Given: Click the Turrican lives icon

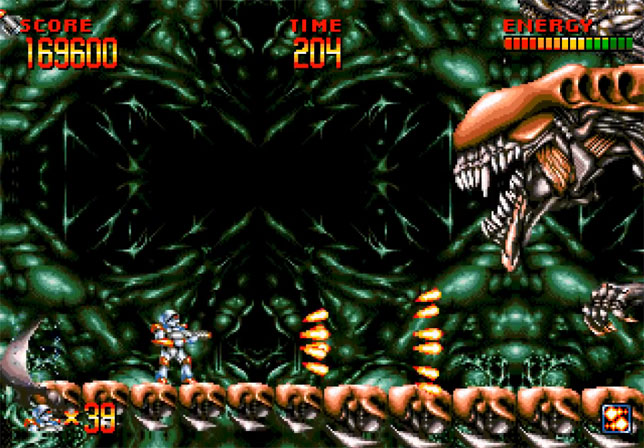Looking at the screenshot, I should tap(43, 415).
